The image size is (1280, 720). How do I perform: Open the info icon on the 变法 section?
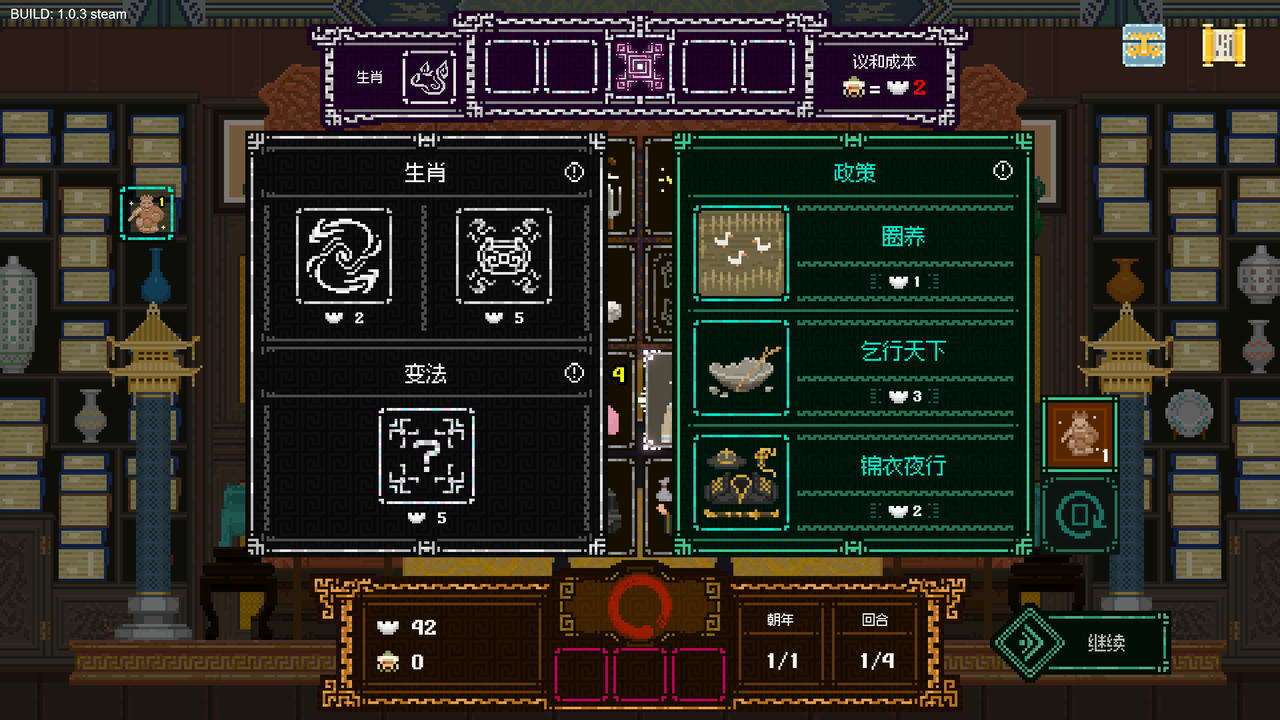tap(573, 373)
